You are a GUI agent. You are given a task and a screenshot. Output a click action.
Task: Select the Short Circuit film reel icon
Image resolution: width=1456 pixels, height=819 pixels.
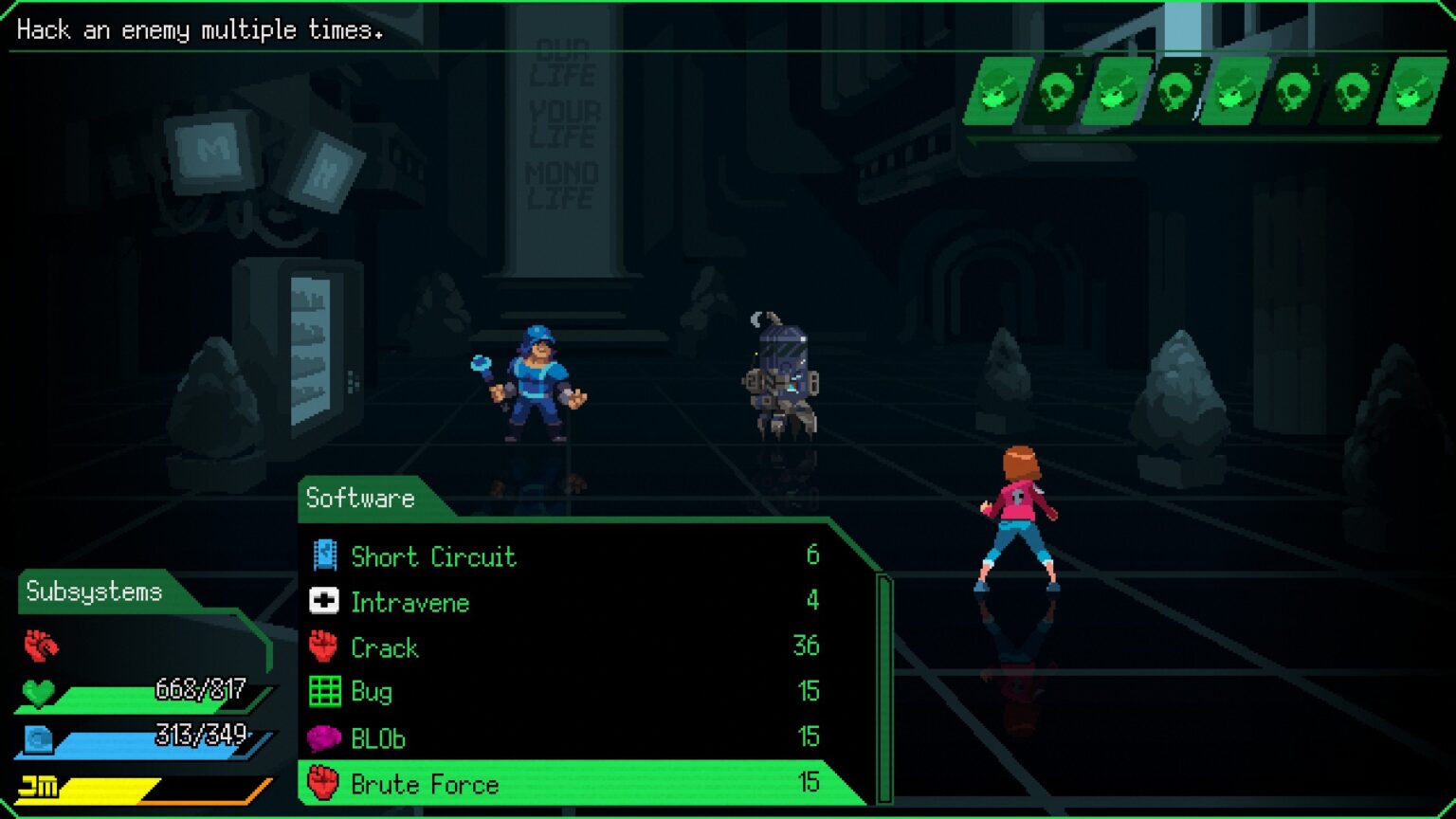[x=326, y=556]
